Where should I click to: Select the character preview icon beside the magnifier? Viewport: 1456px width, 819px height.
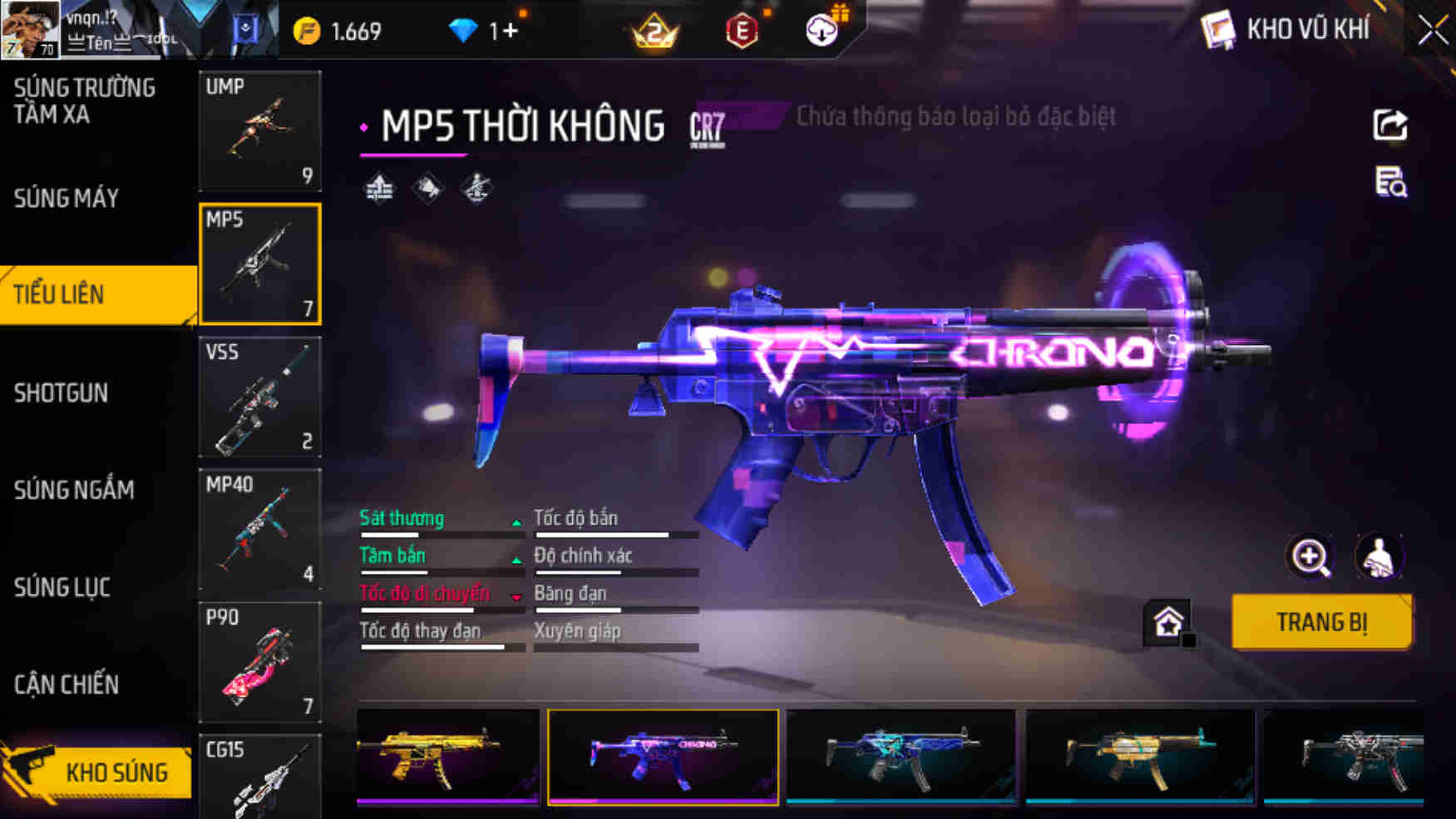(x=1380, y=557)
